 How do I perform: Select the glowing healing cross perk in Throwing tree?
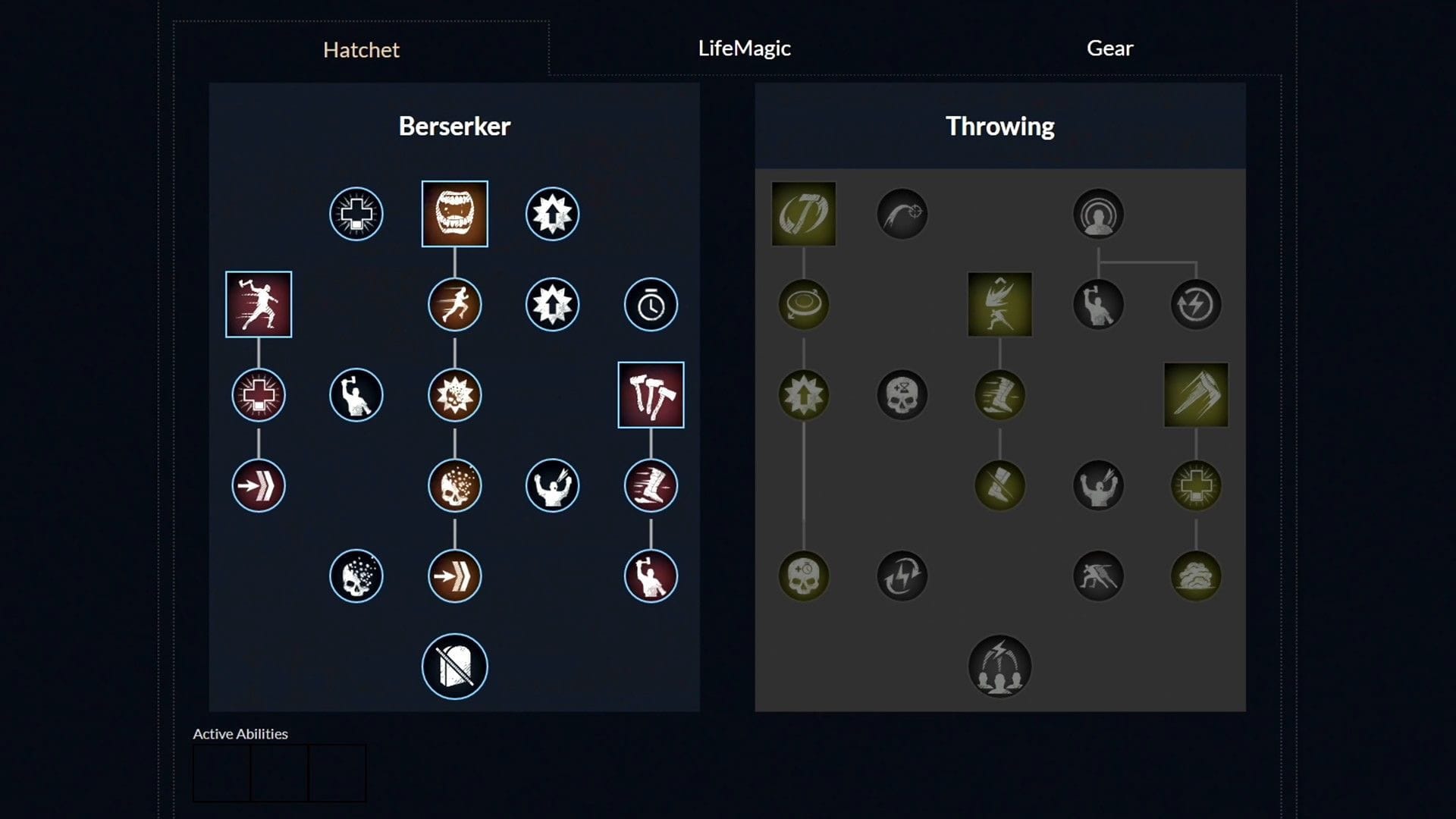click(x=1196, y=485)
